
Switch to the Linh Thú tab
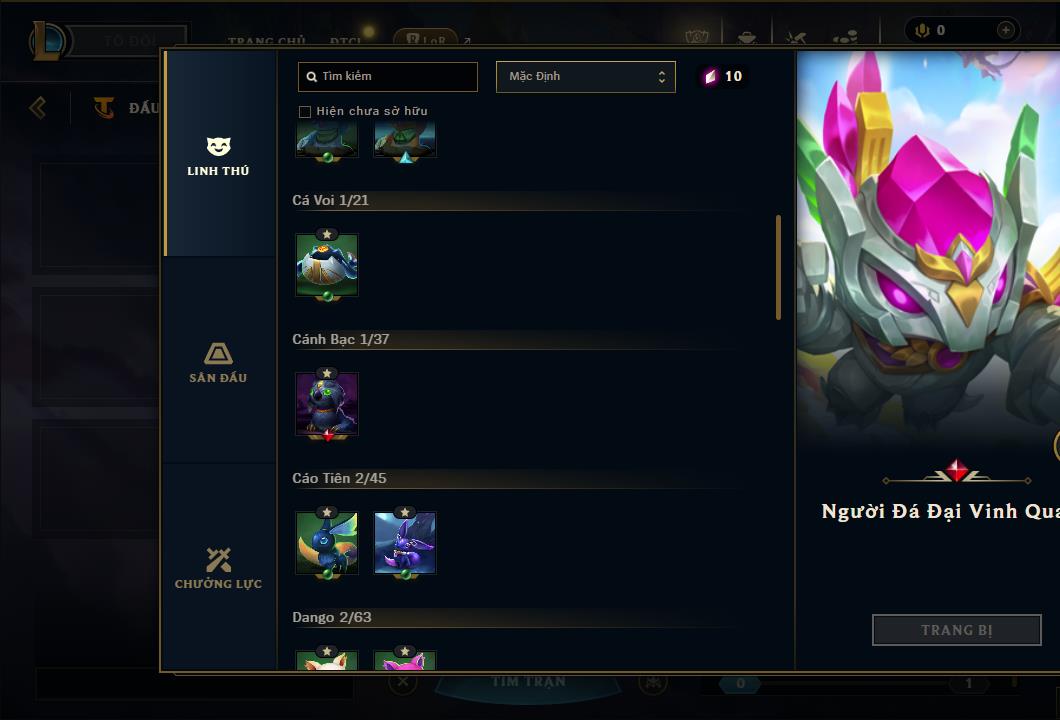(218, 156)
